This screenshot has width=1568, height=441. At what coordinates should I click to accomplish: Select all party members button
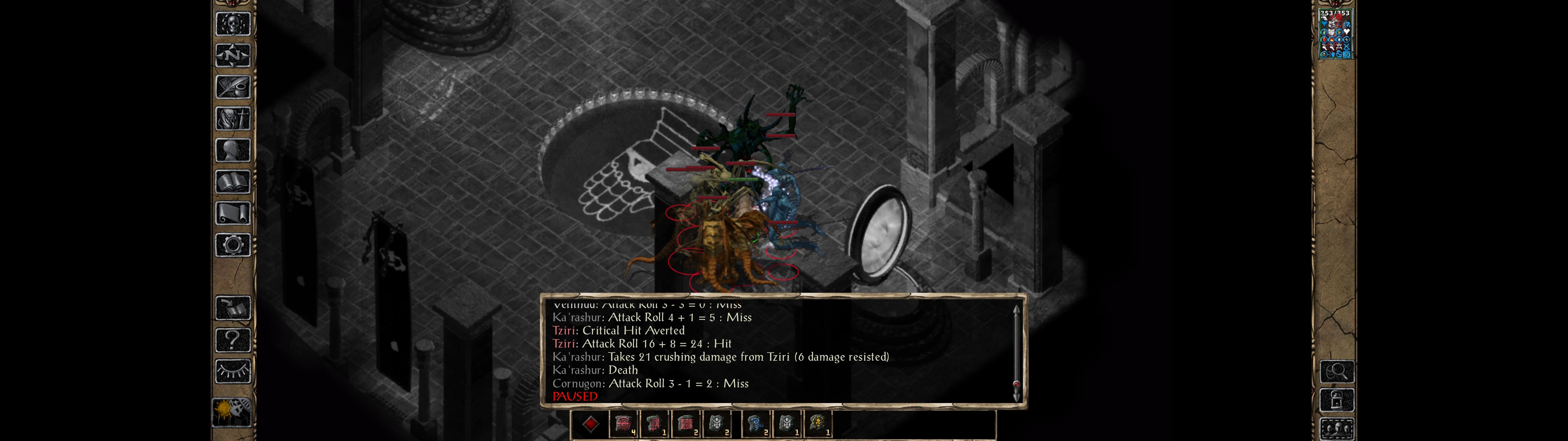1336,429
